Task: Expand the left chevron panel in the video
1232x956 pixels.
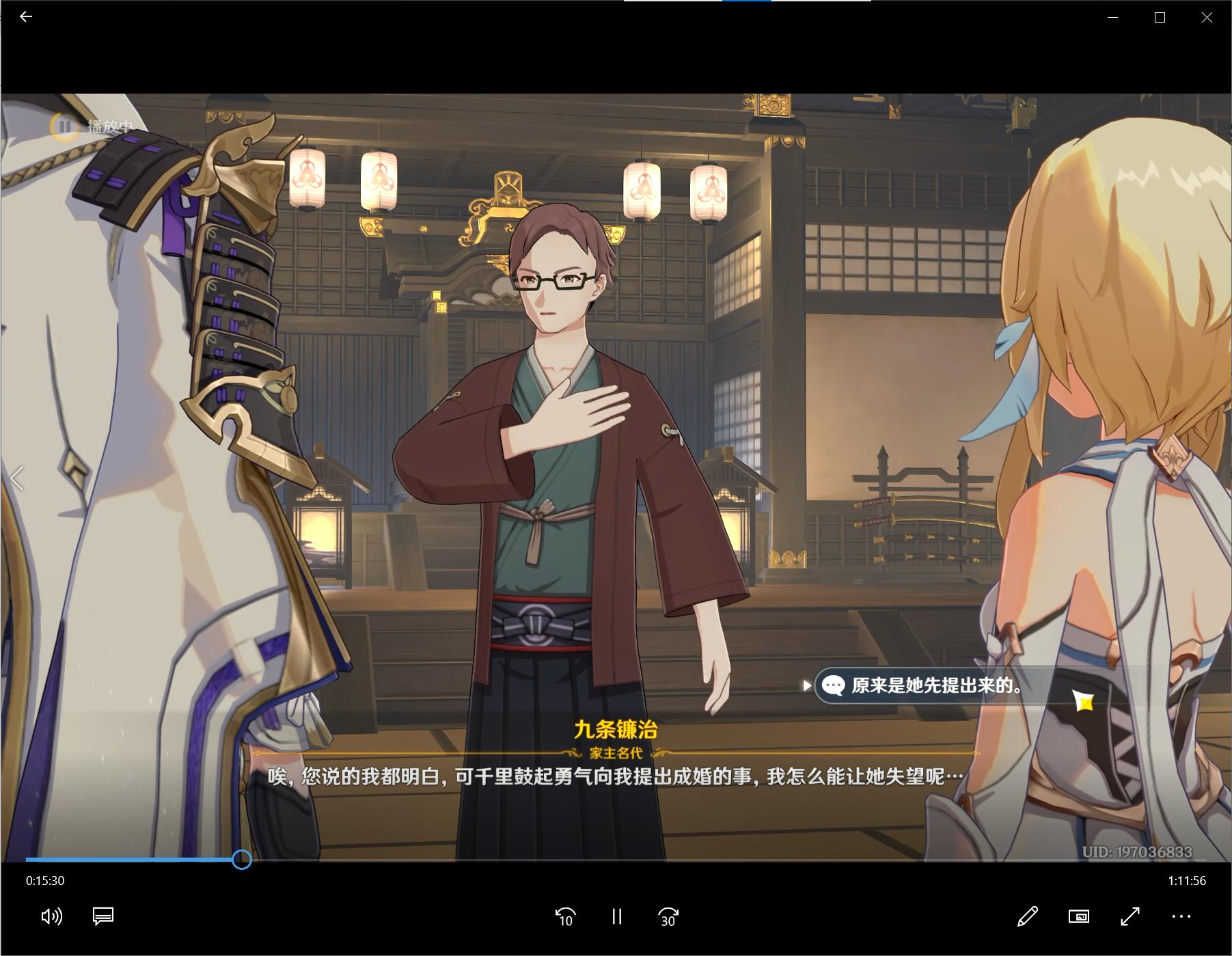Action: (15, 478)
